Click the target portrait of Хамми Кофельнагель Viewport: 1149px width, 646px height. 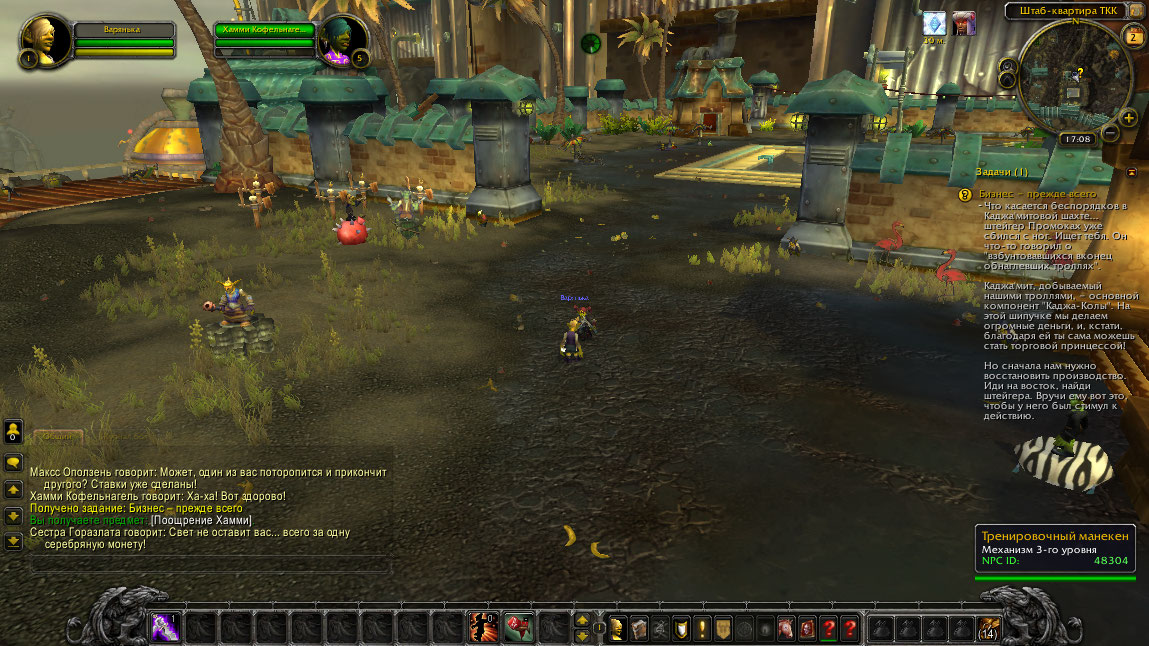[x=344, y=40]
